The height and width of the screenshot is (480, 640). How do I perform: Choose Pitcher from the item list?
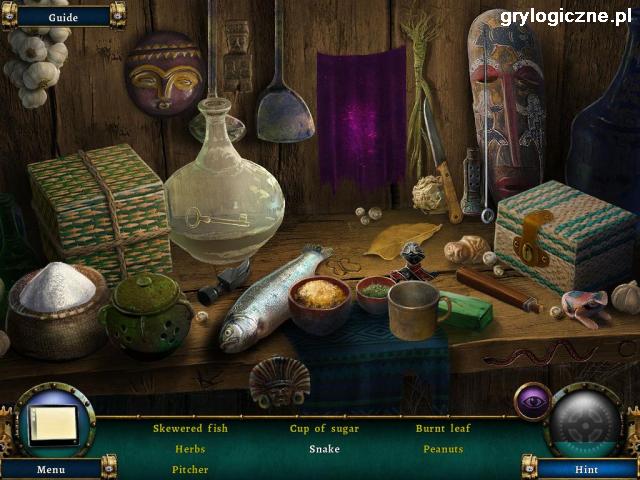[190, 469]
